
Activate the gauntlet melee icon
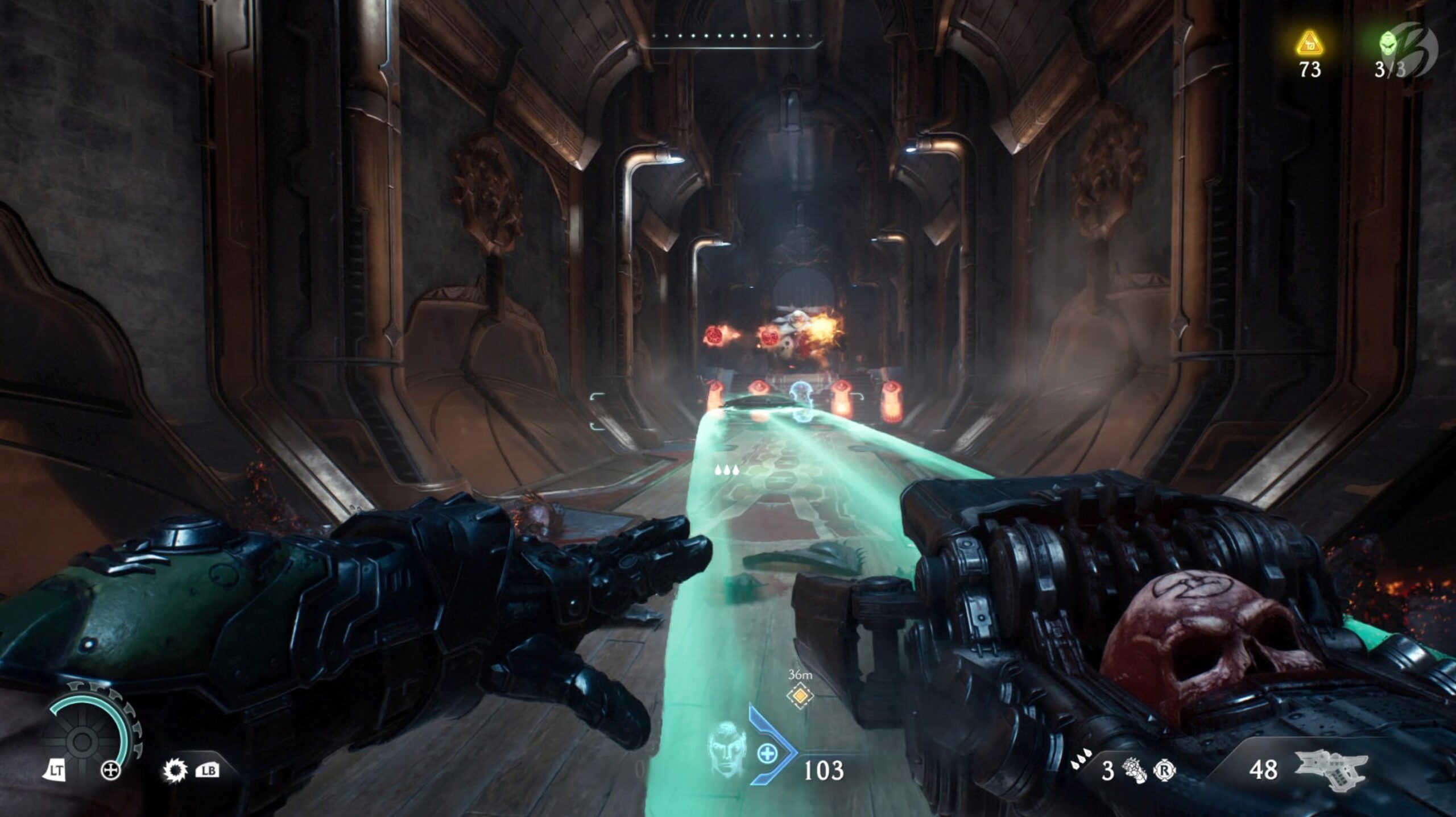click(x=1134, y=770)
